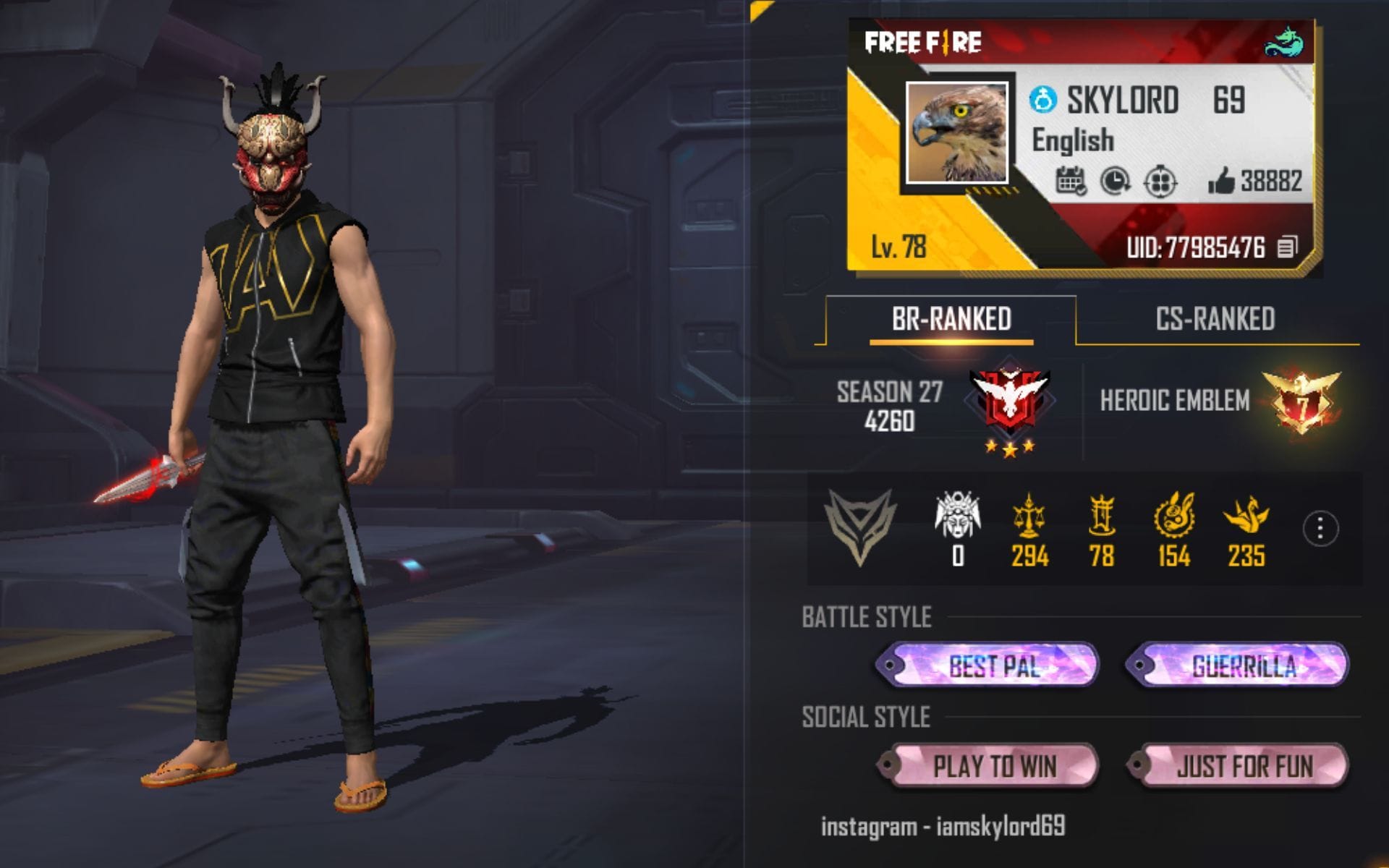Image resolution: width=1389 pixels, height=868 pixels.
Task: Tap the crosshair icon on profile card
Action: click(1160, 181)
